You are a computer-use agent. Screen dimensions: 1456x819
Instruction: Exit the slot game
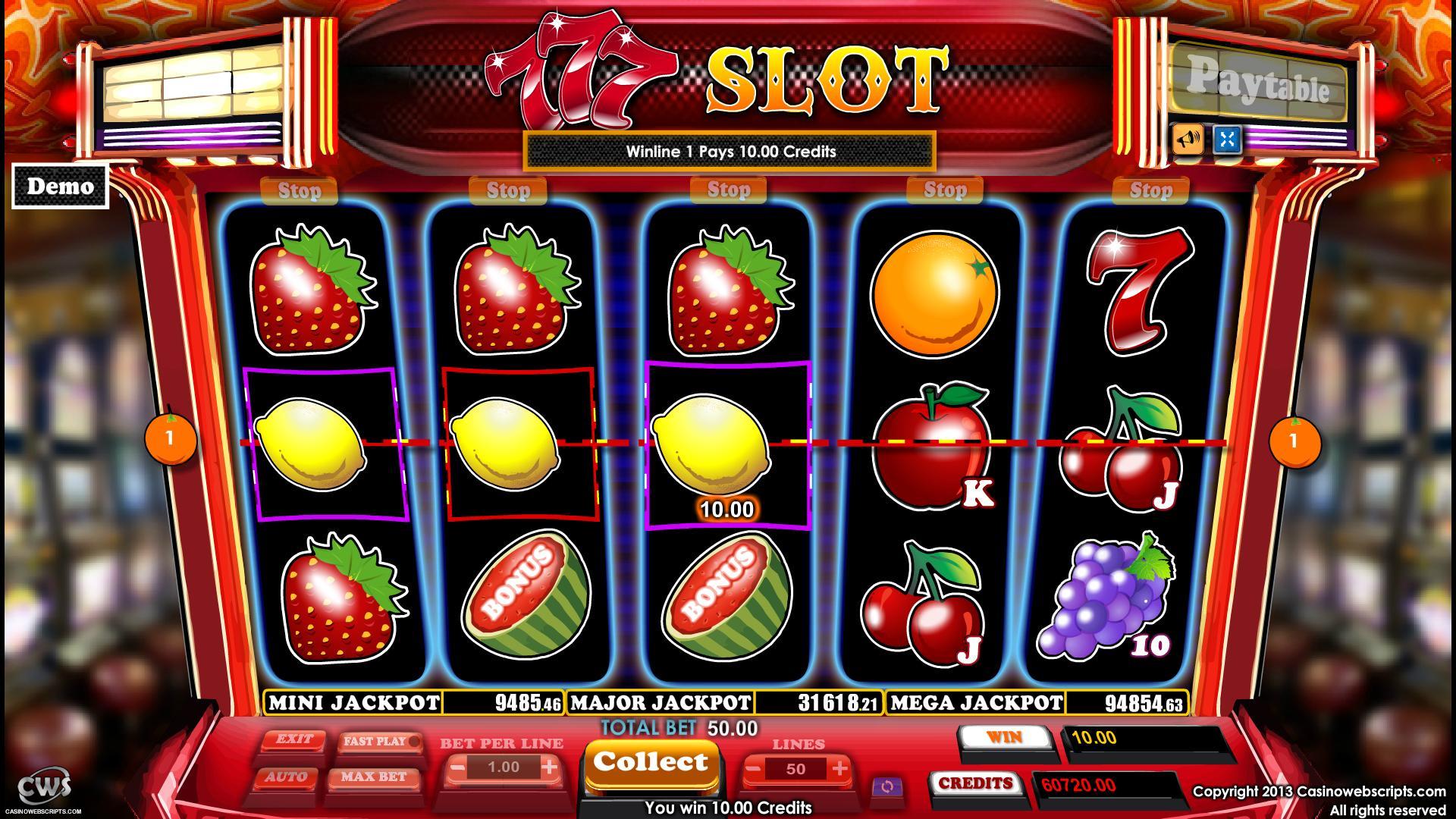coord(293,739)
